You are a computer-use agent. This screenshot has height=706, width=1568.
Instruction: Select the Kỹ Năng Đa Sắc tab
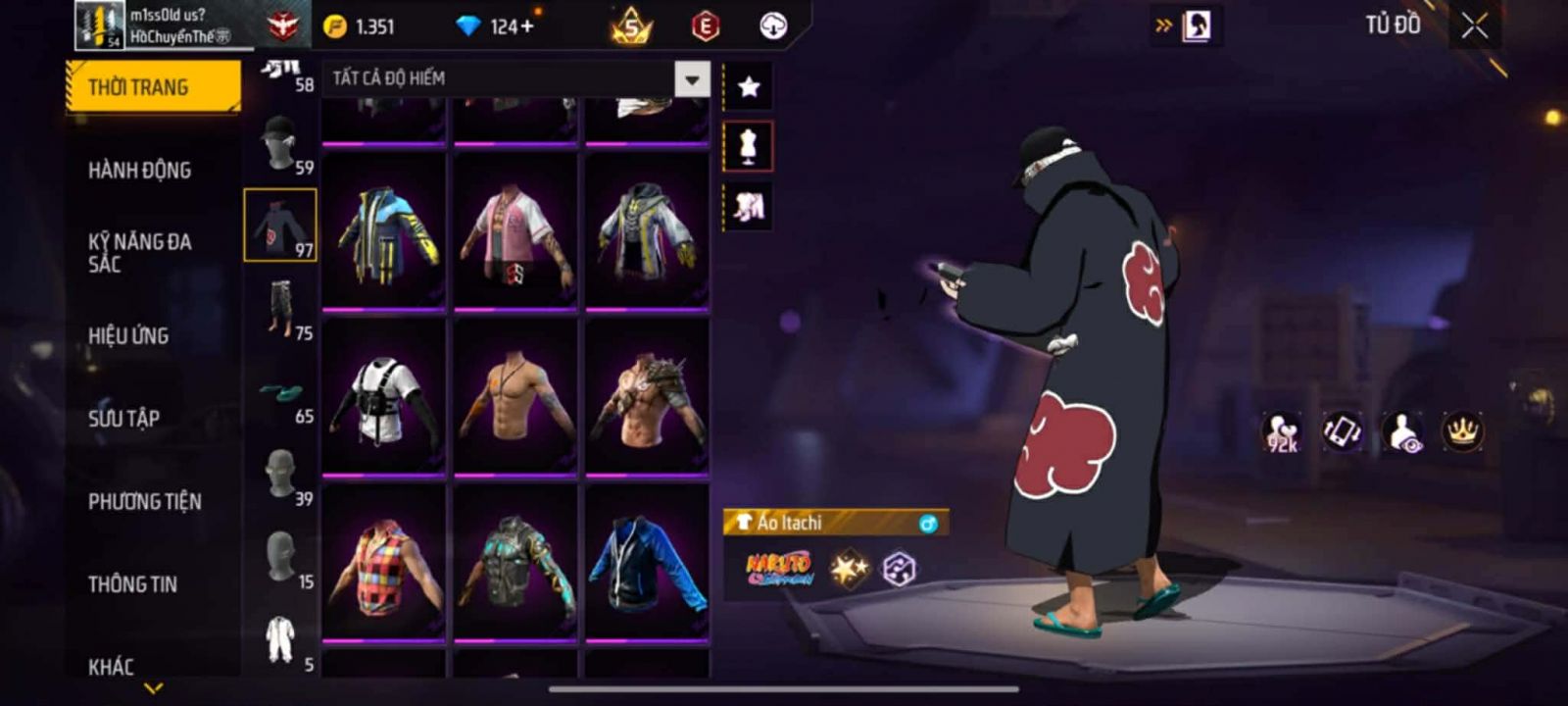click(x=139, y=252)
